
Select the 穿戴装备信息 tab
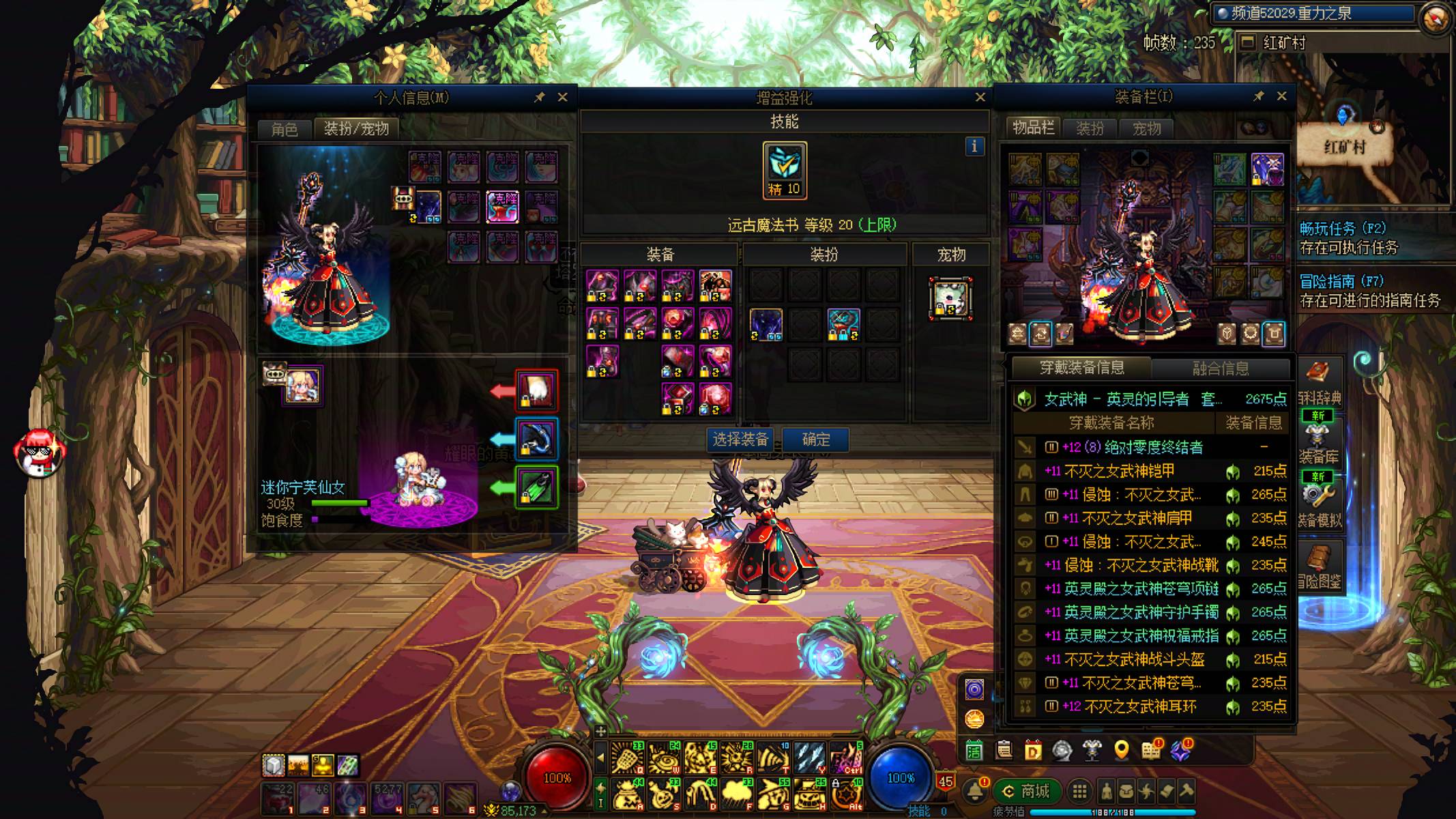[x=1081, y=368]
